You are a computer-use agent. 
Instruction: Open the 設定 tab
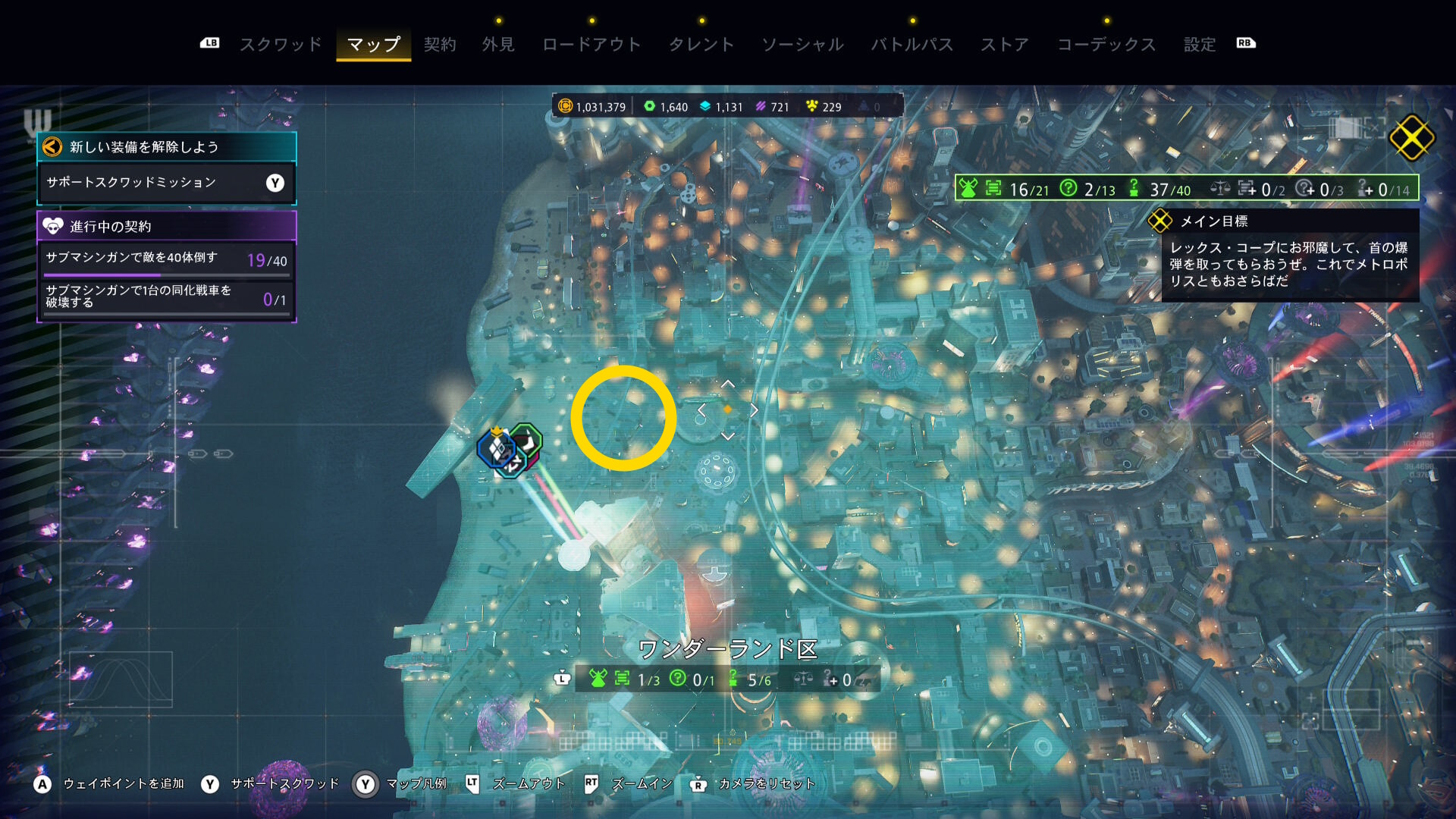tap(1200, 45)
